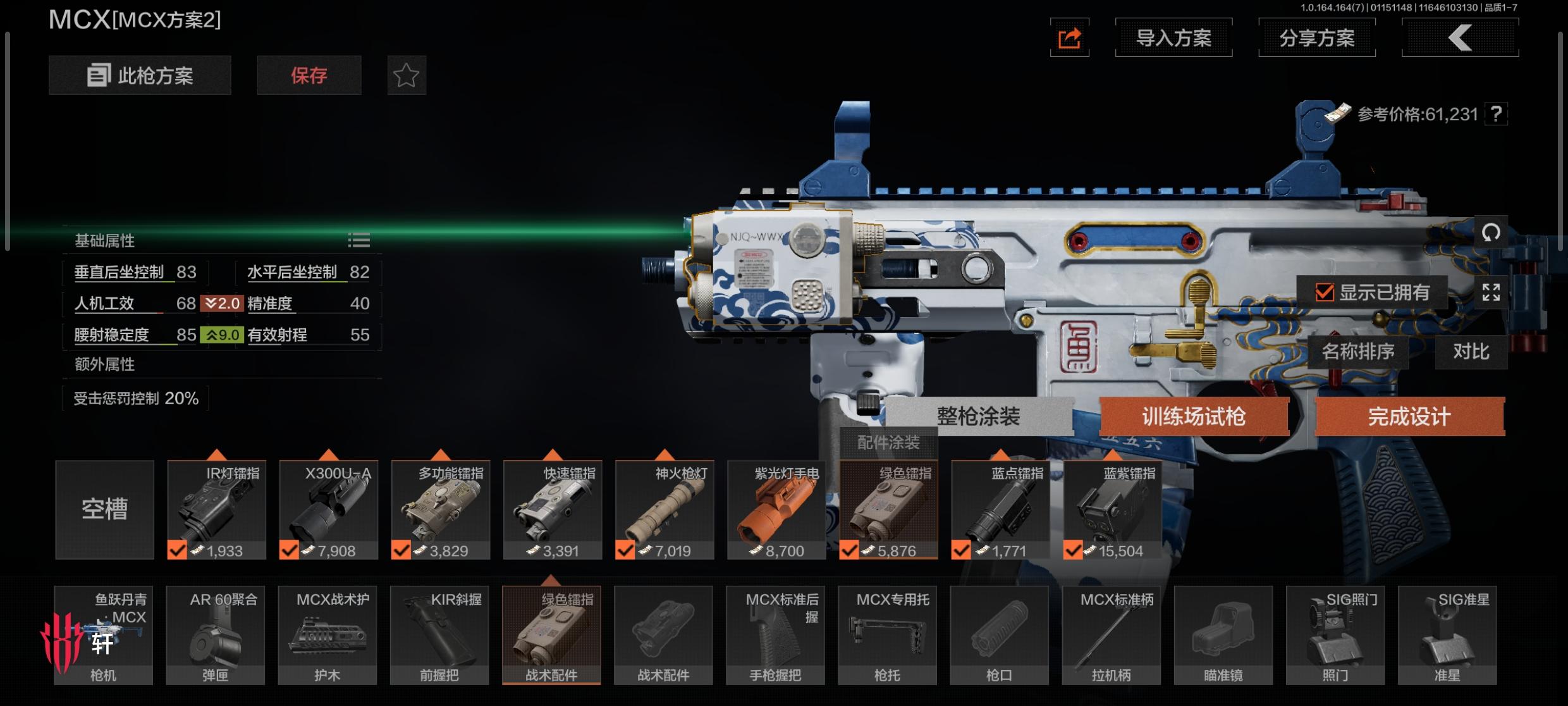Pick the X300U-A flashlight attachment
The image size is (1568, 706).
[329, 509]
